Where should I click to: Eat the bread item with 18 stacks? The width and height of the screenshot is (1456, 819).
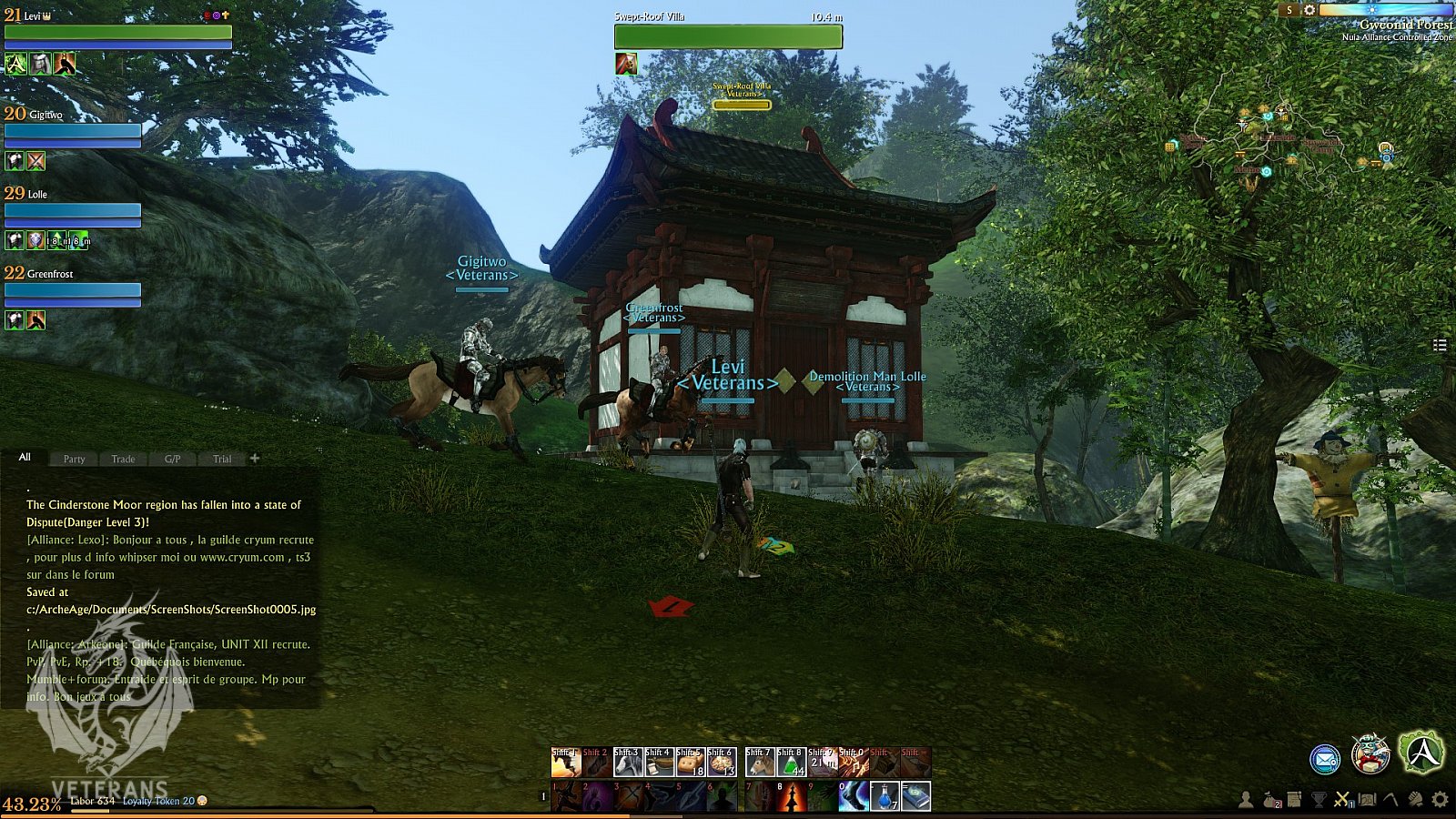pyautogui.click(x=691, y=763)
